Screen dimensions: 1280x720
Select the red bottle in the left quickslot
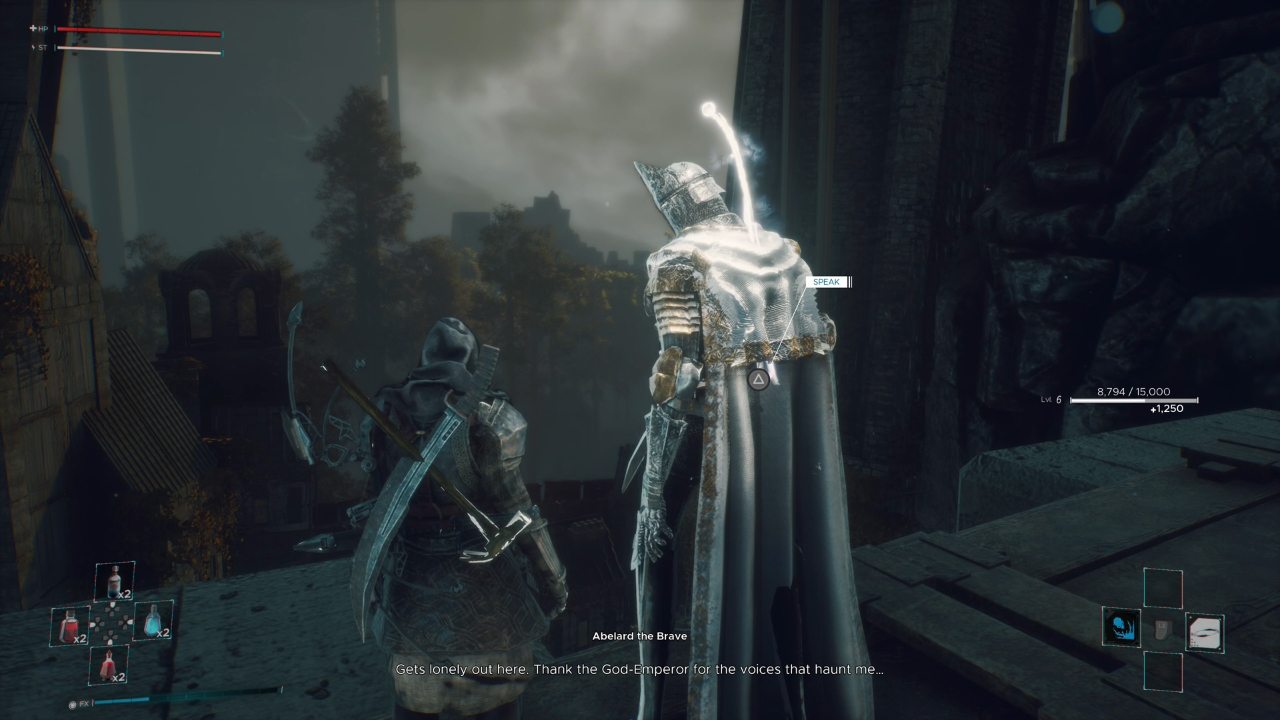pyautogui.click(x=69, y=625)
